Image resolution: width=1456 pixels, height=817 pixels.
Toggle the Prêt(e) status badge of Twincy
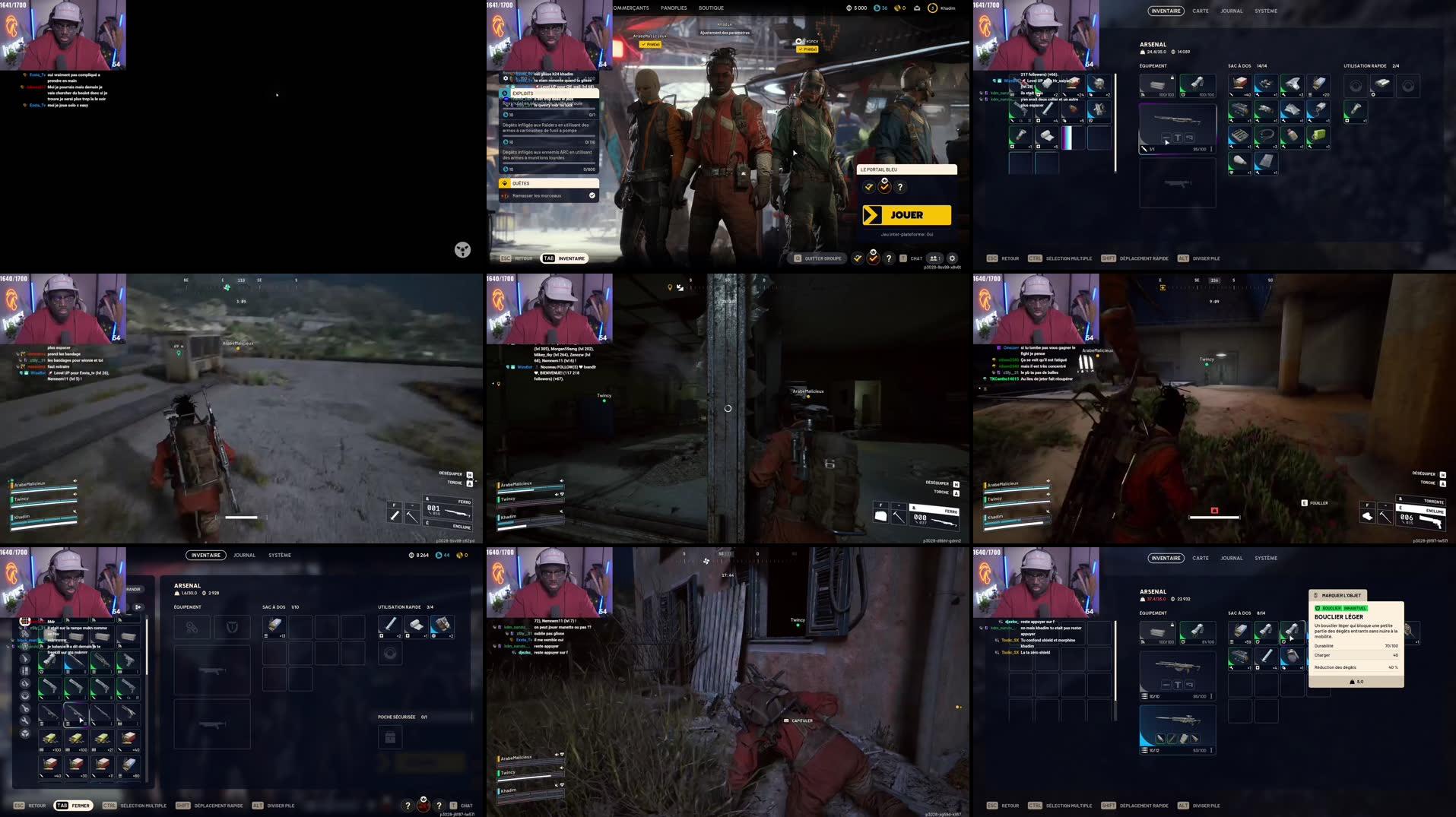coord(806,48)
